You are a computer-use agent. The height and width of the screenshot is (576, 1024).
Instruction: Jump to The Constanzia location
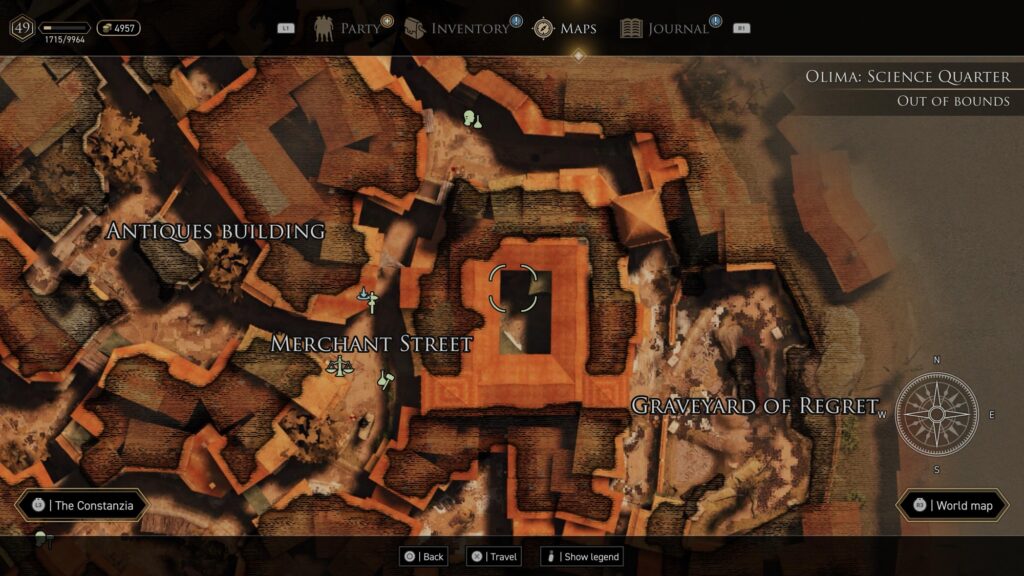tap(83, 505)
